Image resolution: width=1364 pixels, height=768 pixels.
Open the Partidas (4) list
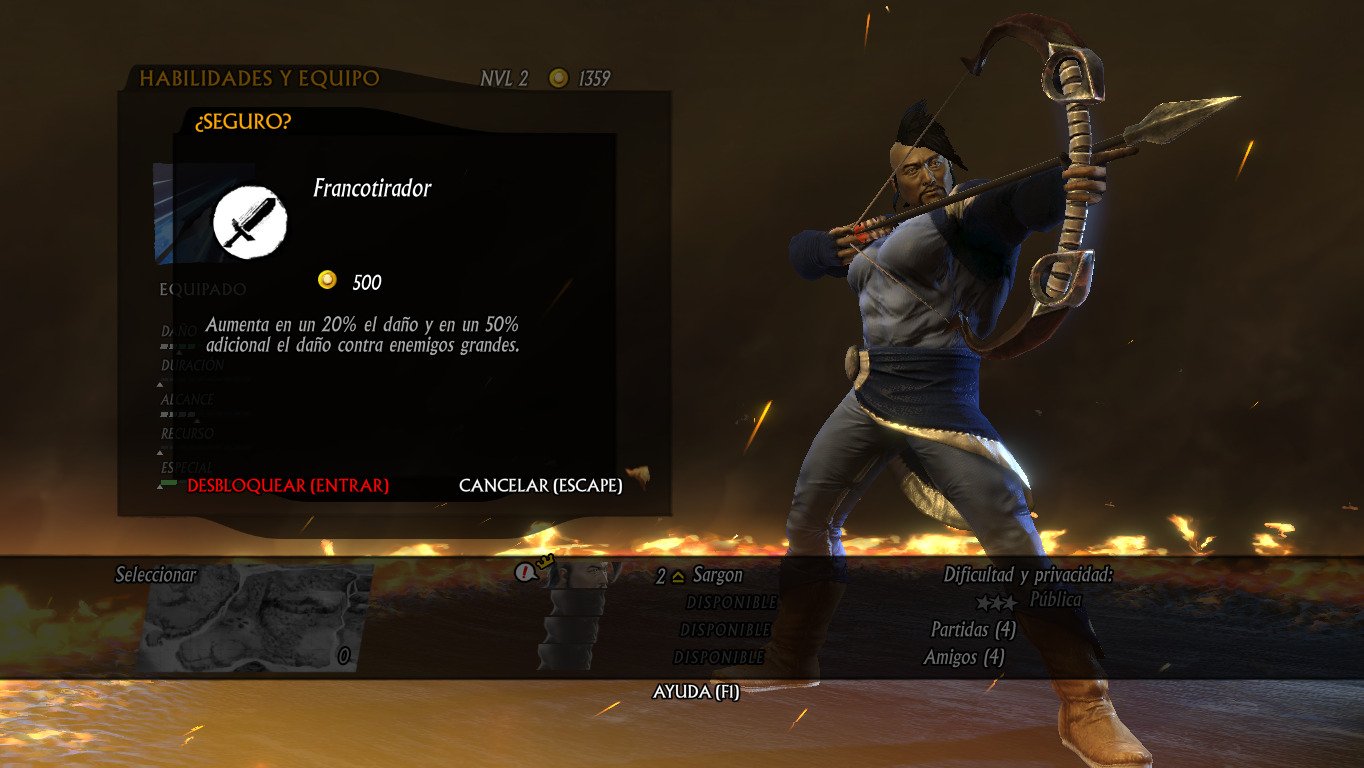pos(973,630)
